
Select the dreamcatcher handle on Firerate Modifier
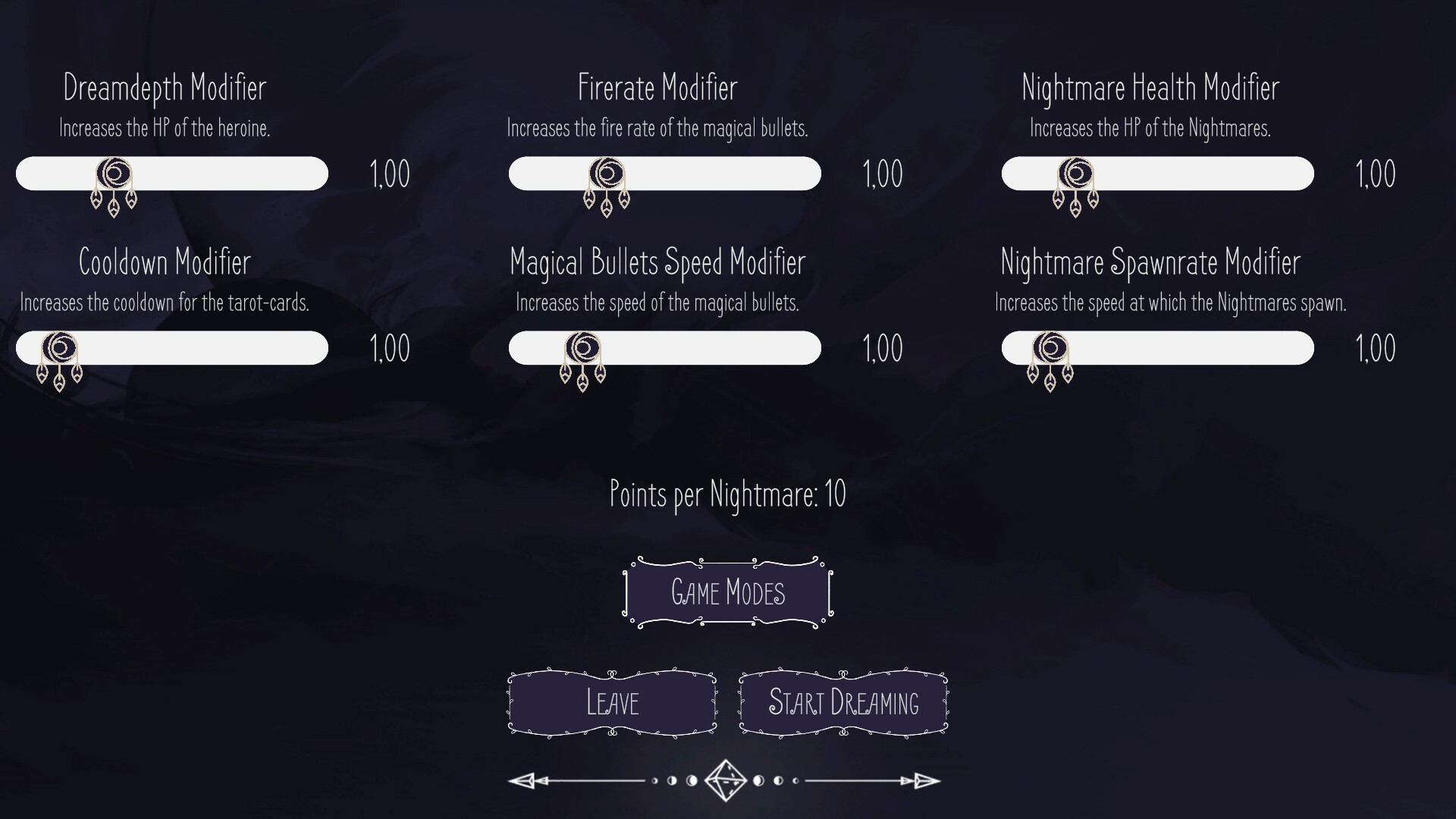click(606, 174)
